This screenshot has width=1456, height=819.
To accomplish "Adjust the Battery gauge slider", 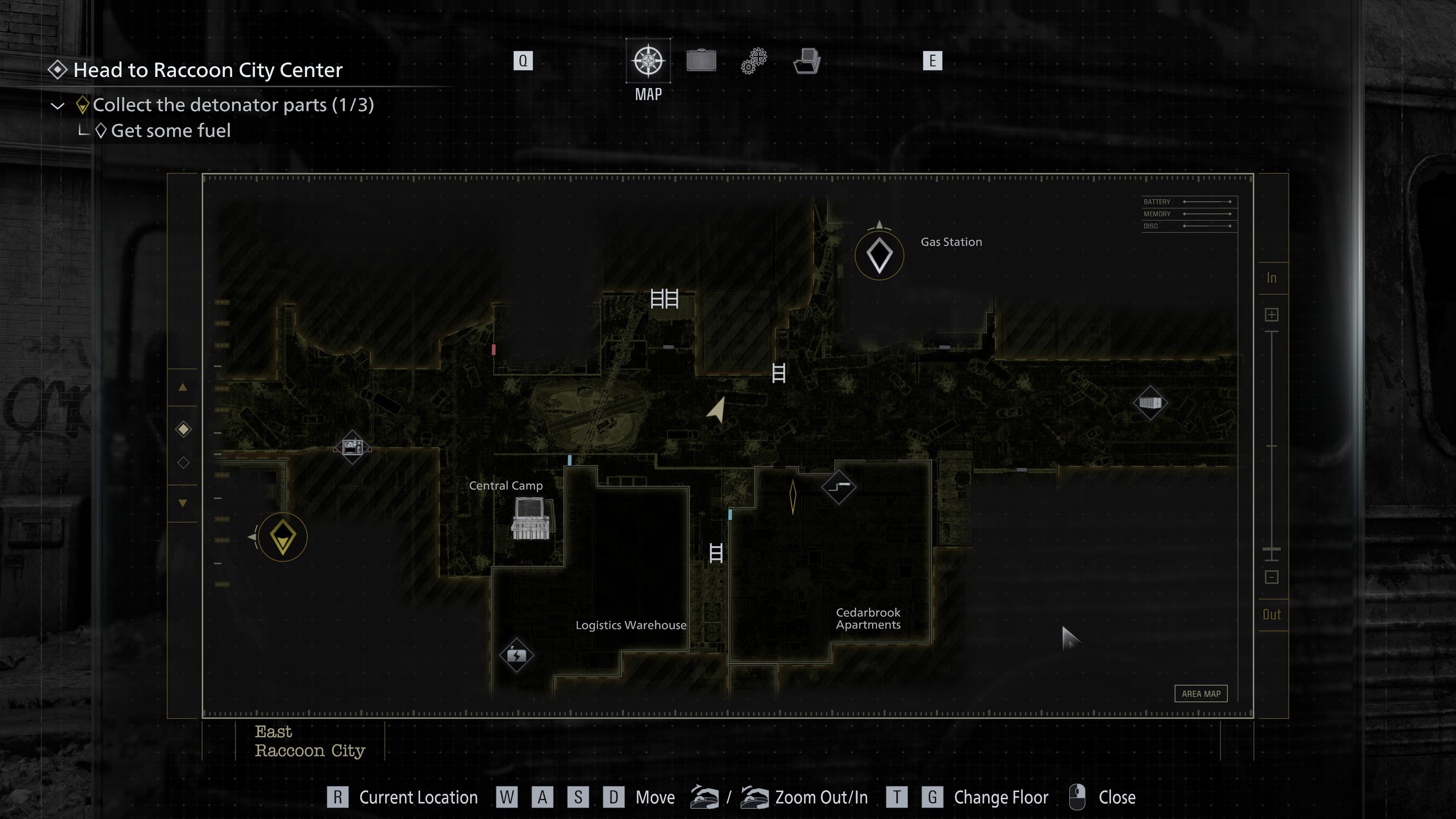I will point(1207,201).
